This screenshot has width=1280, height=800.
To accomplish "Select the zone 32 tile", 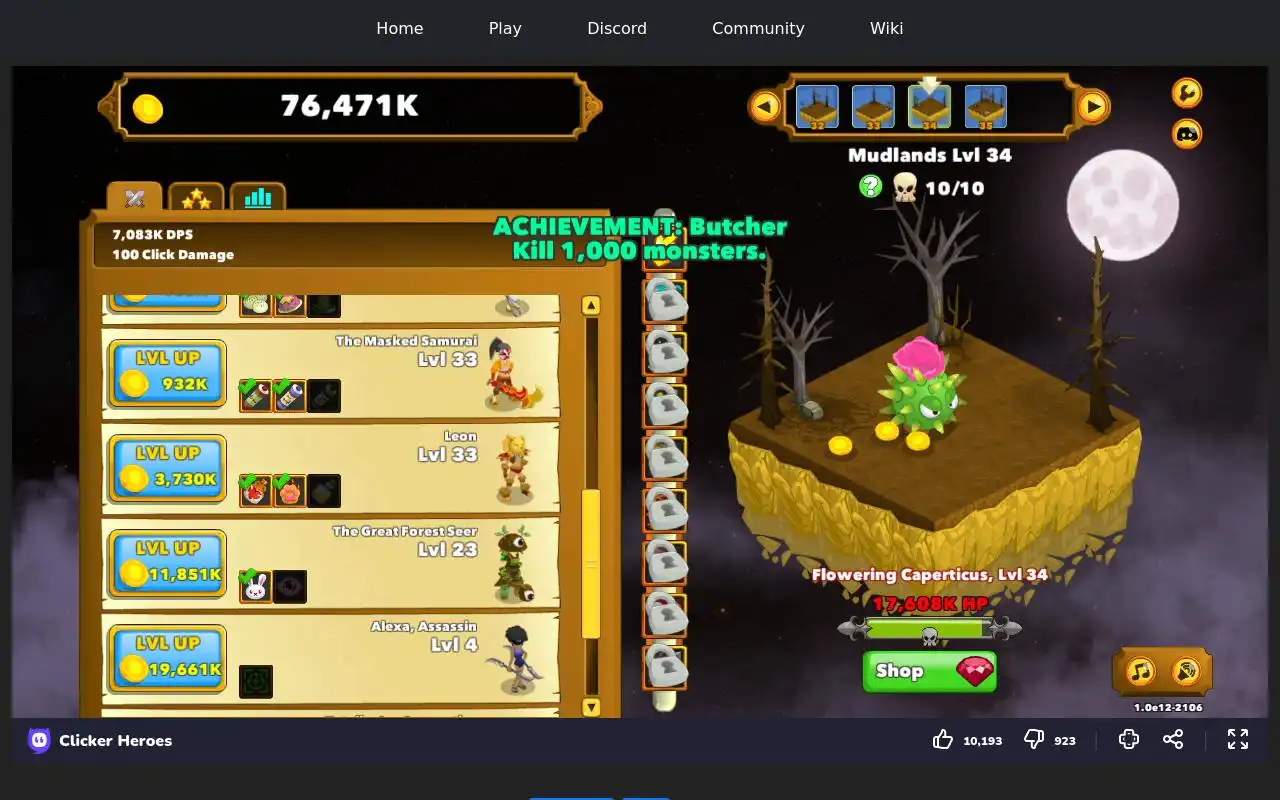I will click(x=817, y=107).
